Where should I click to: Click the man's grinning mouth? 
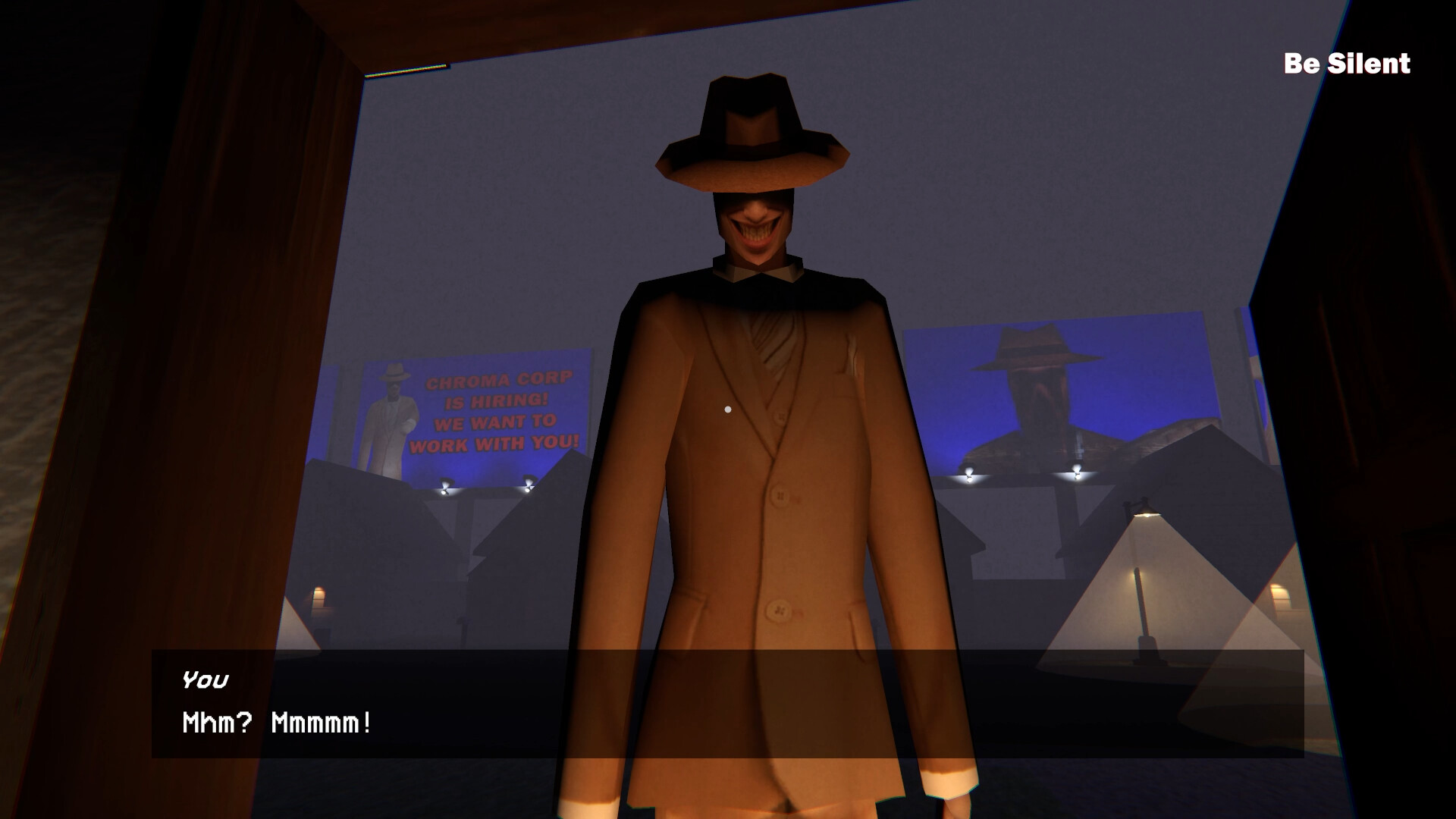click(x=758, y=231)
